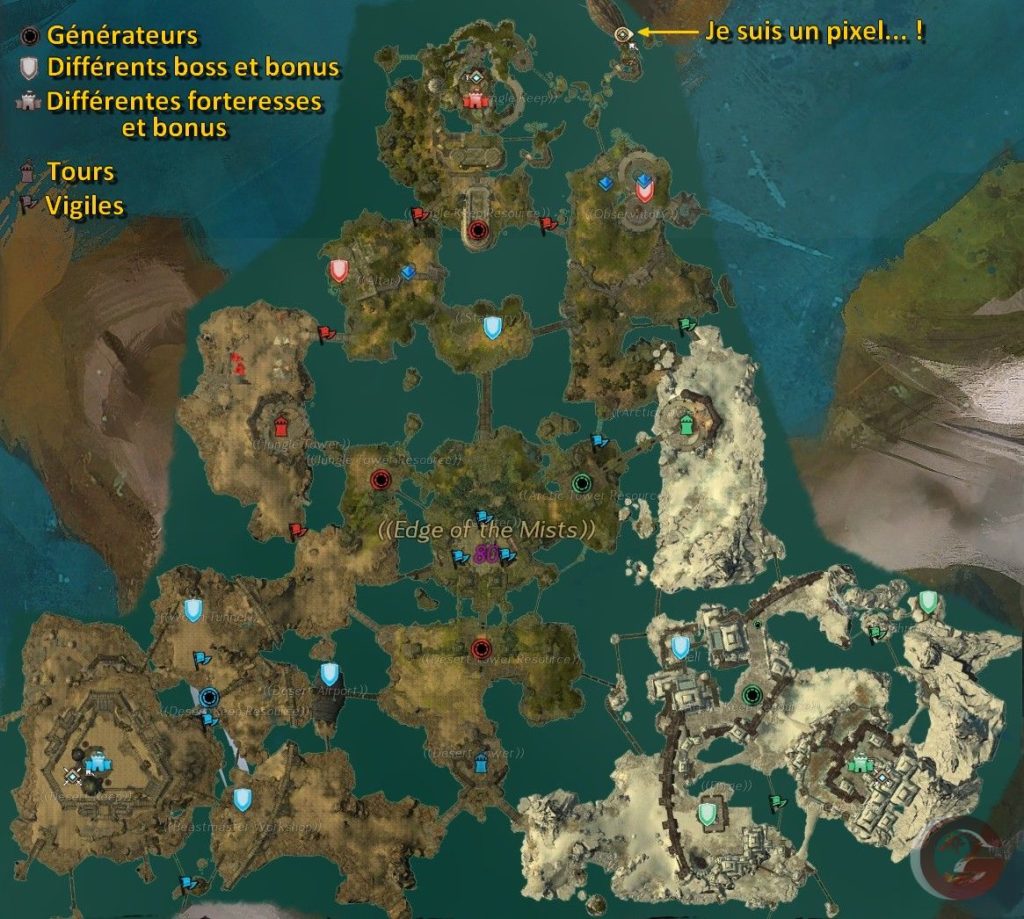Select the red Altar shield marker

click(x=339, y=270)
